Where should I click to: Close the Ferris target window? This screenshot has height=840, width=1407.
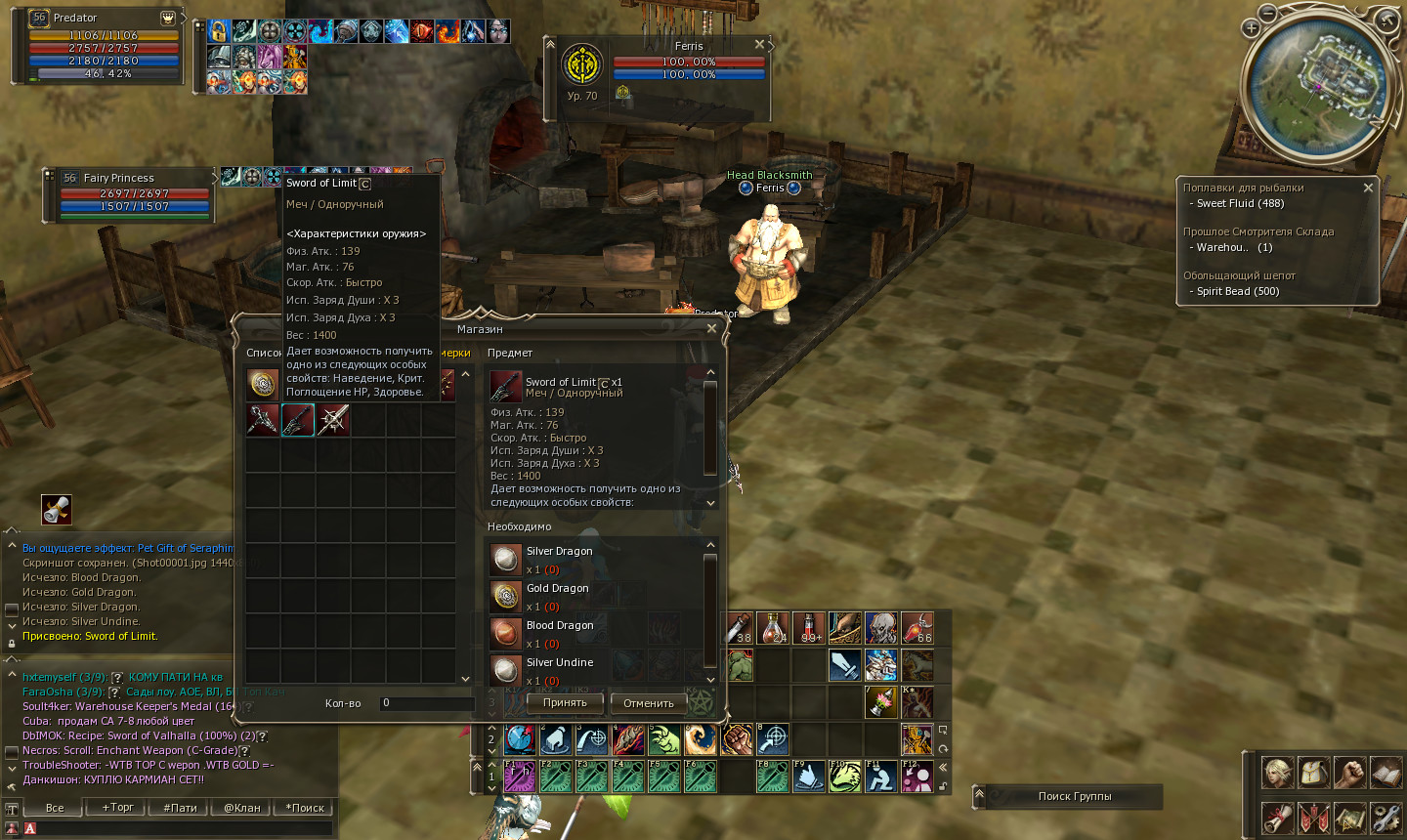tap(759, 45)
